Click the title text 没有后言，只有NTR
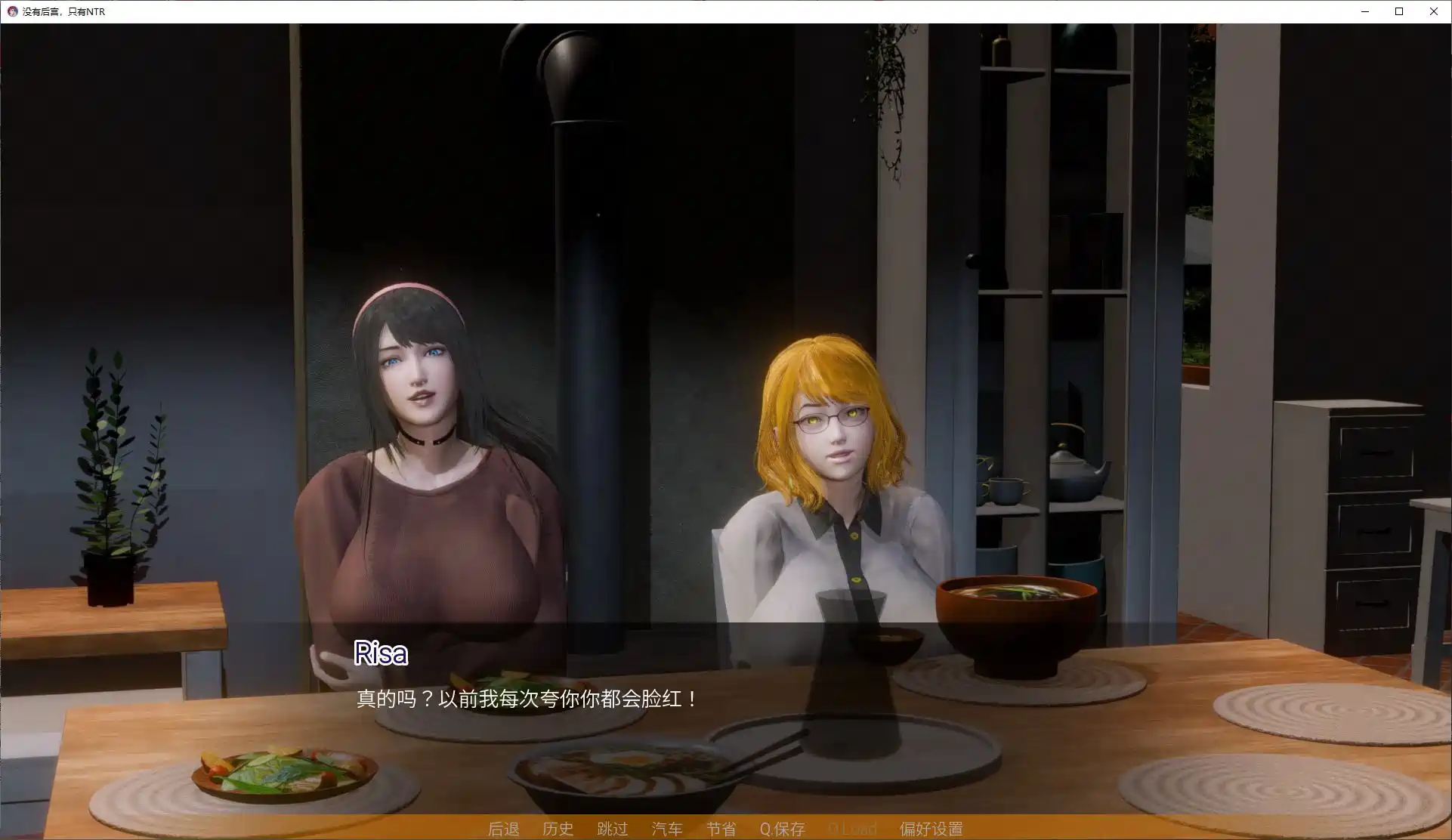This screenshot has width=1452, height=840. tap(62, 11)
